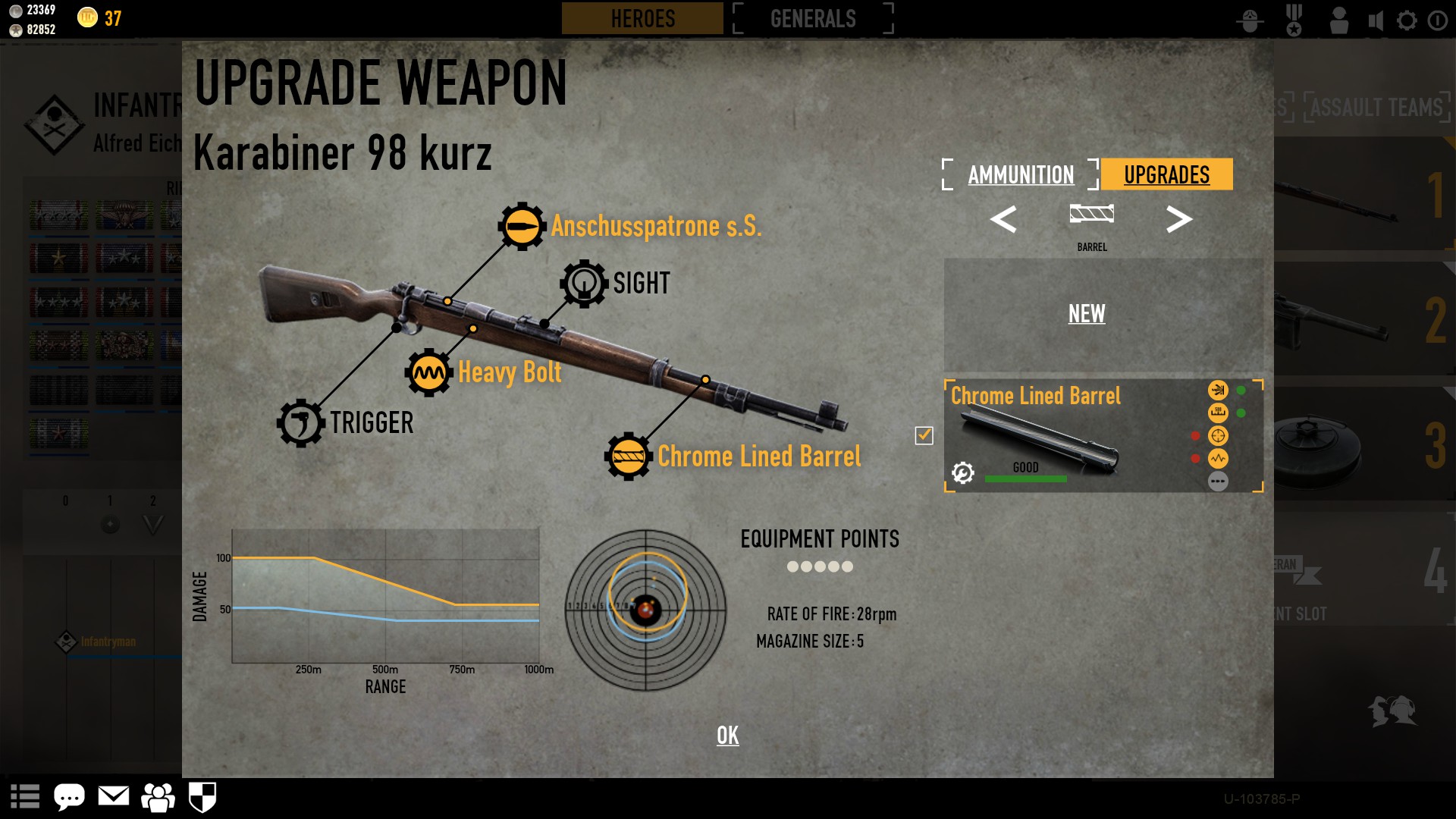Open the Upgrades tab
Screen dimensions: 1456x819
click(1166, 175)
